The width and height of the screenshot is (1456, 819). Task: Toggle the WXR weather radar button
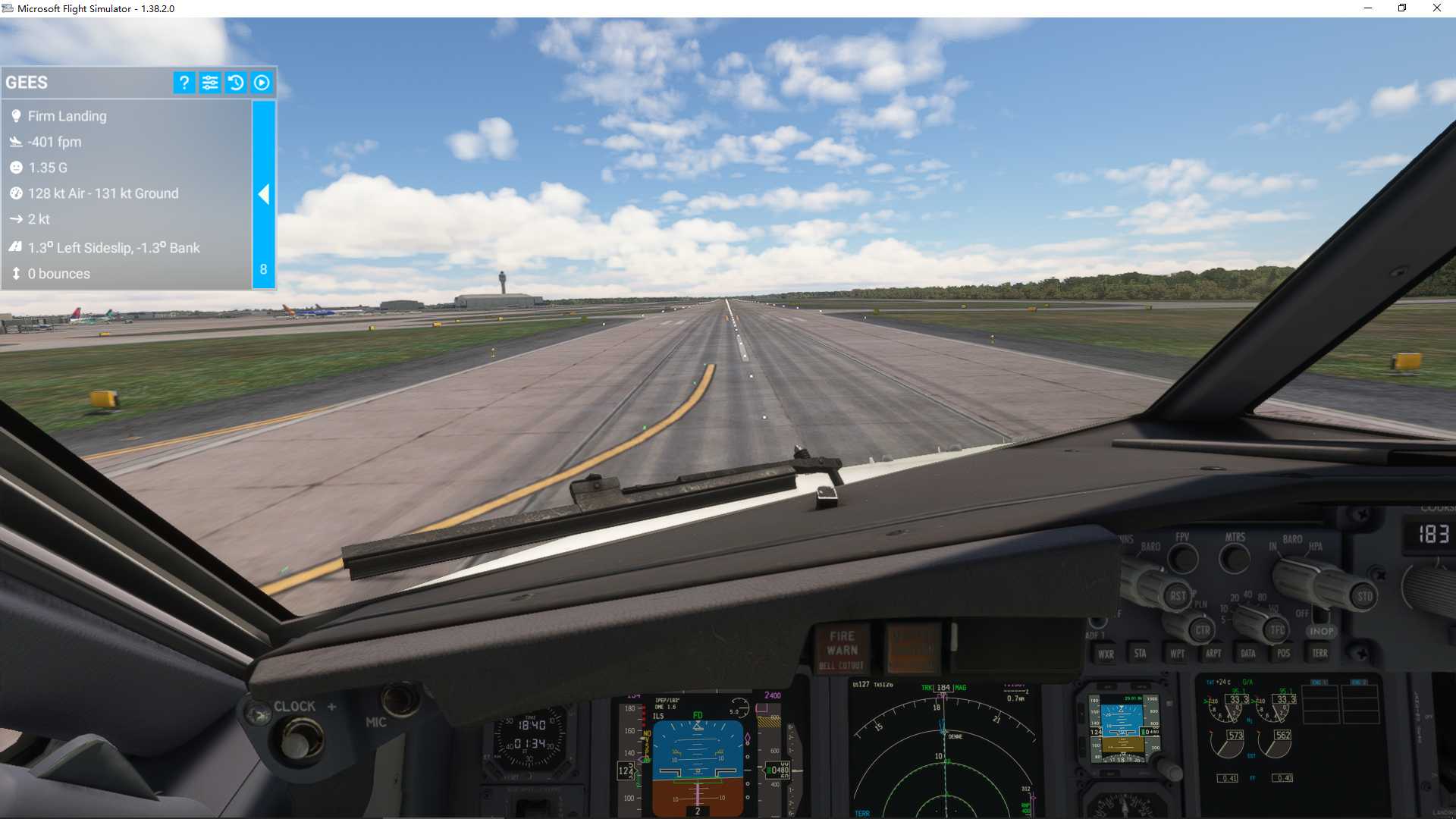(x=1106, y=653)
